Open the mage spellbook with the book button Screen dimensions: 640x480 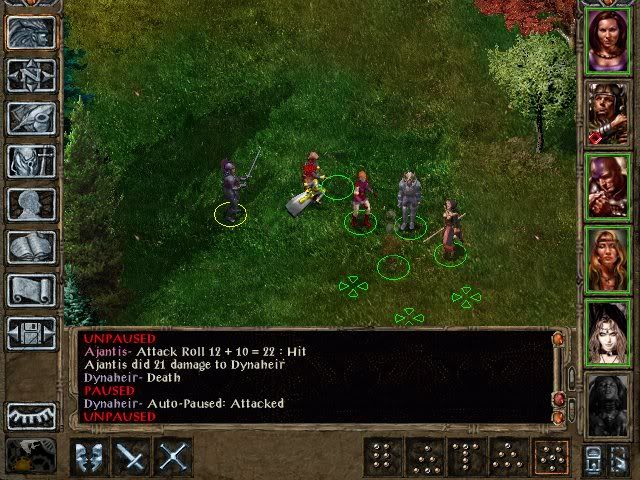(x=31, y=247)
